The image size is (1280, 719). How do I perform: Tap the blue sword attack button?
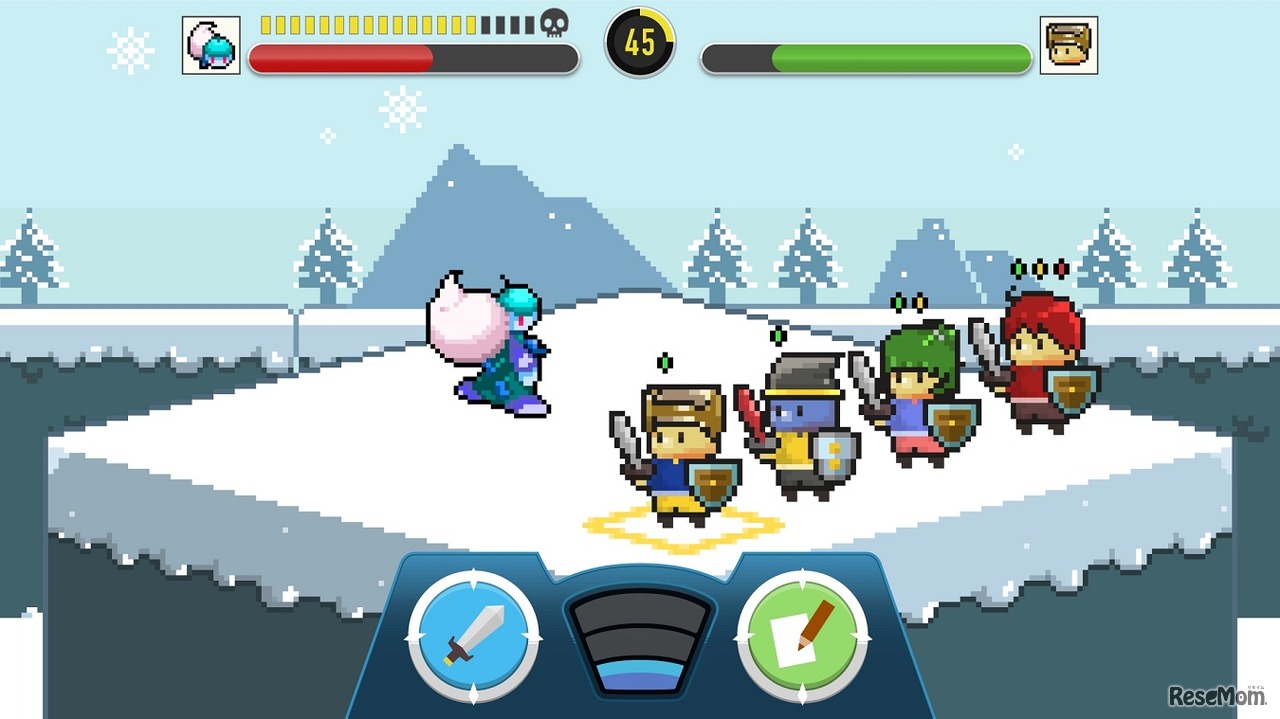469,636
